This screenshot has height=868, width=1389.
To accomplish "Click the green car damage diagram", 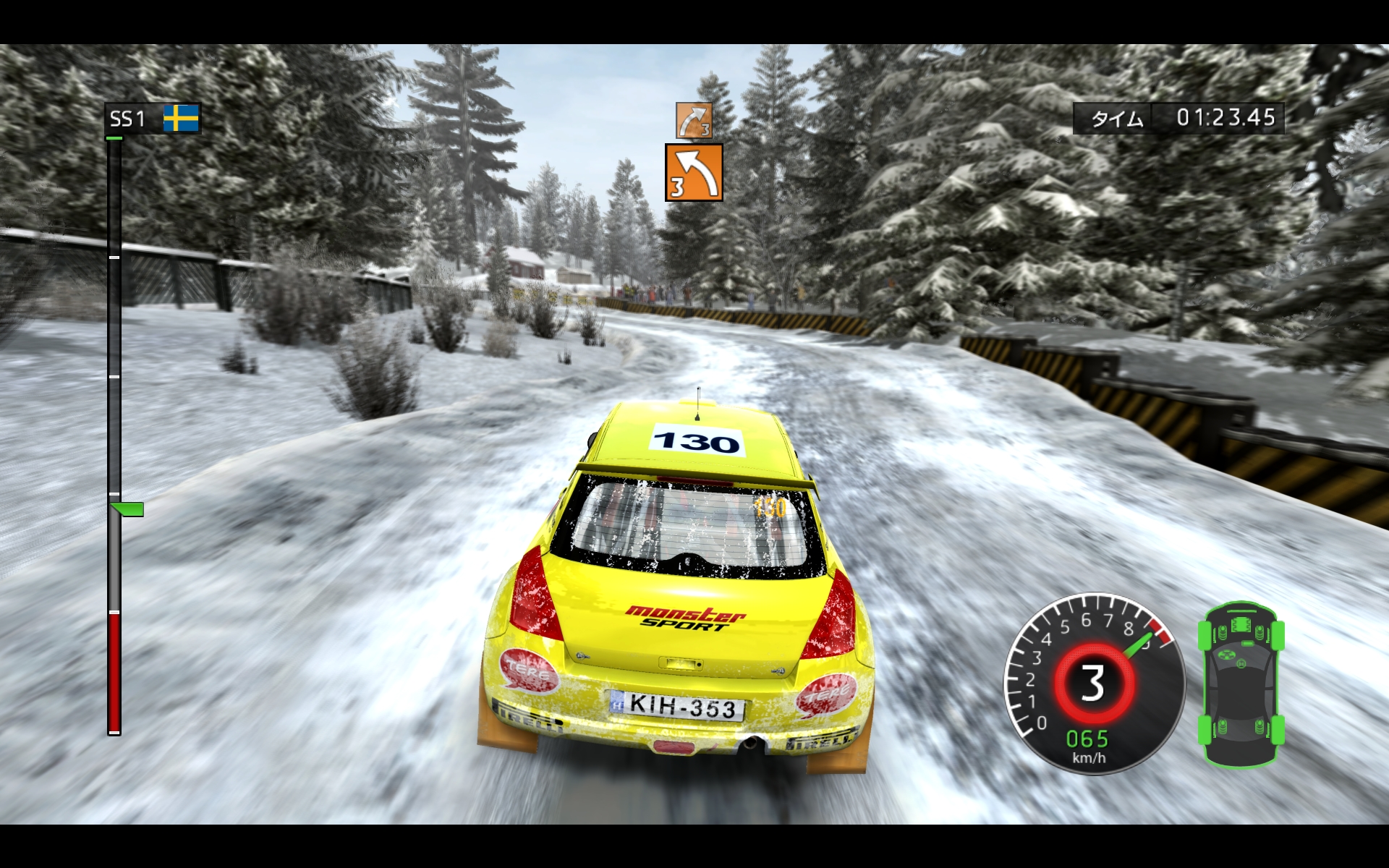I will tap(1241, 684).
